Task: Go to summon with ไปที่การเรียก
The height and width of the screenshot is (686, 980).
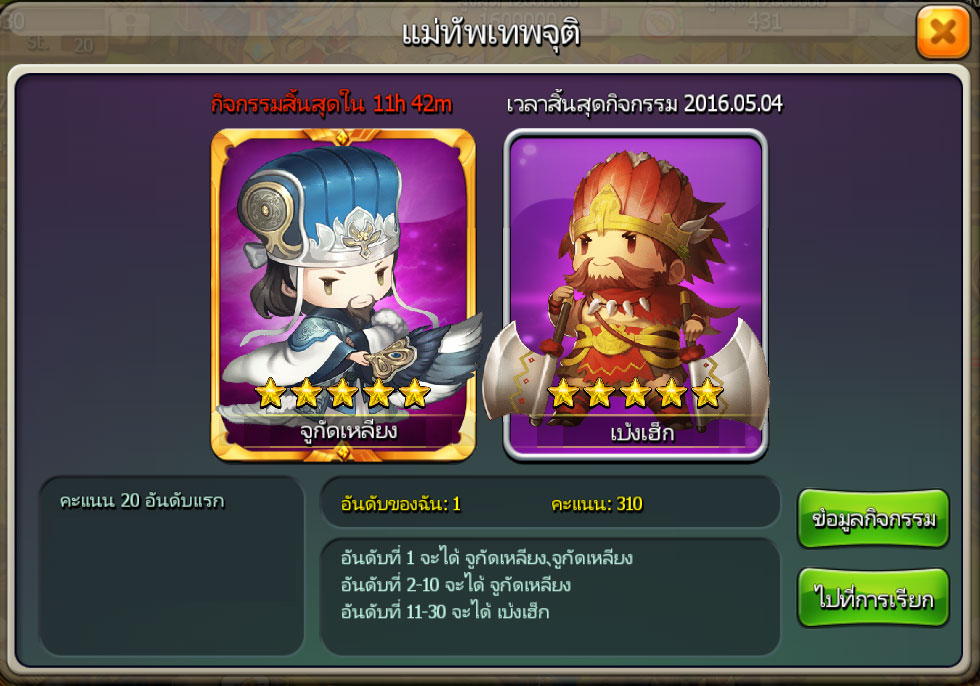Action: point(873,599)
